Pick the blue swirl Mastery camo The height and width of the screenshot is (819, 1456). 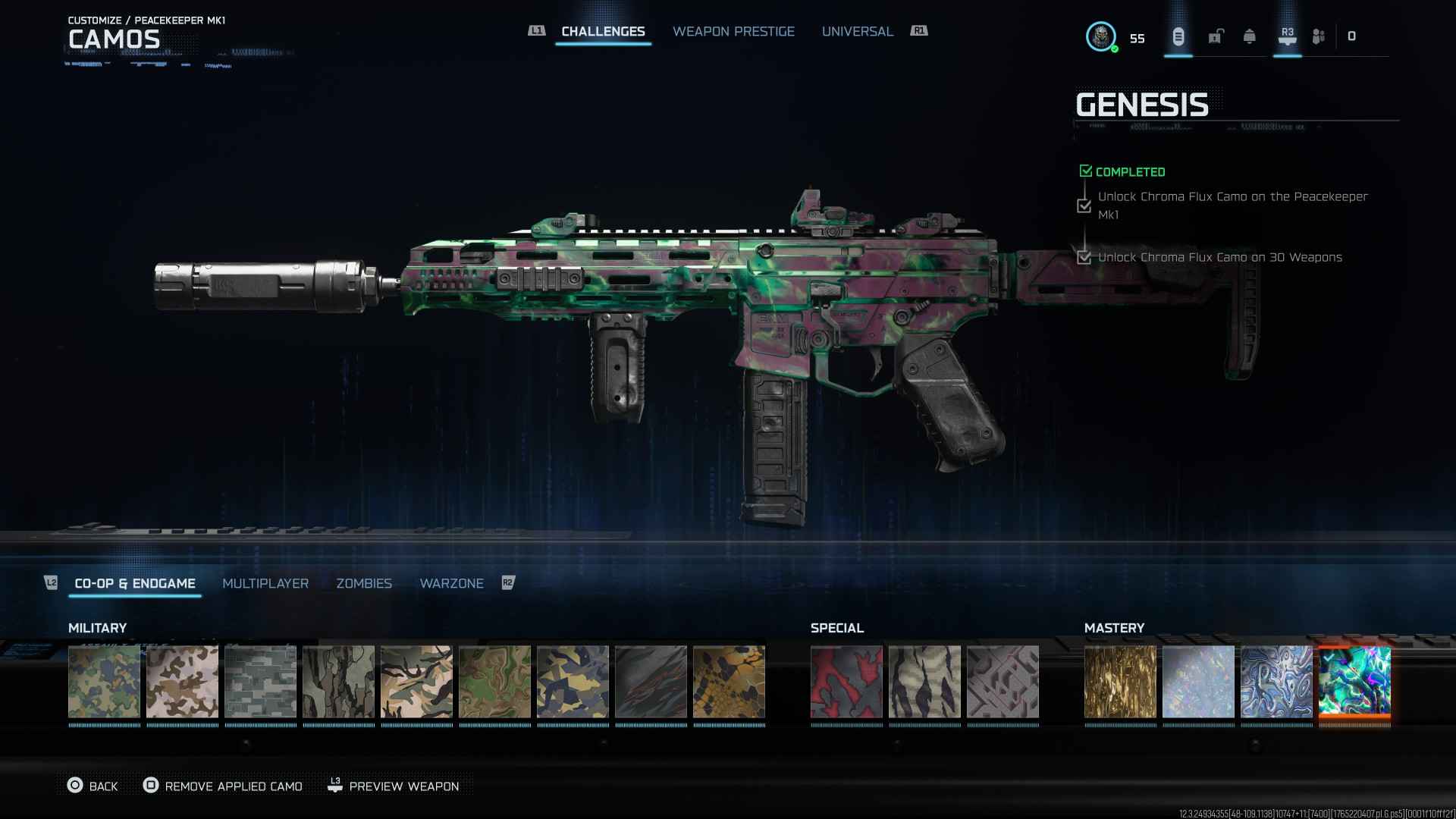pyautogui.click(x=1276, y=681)
